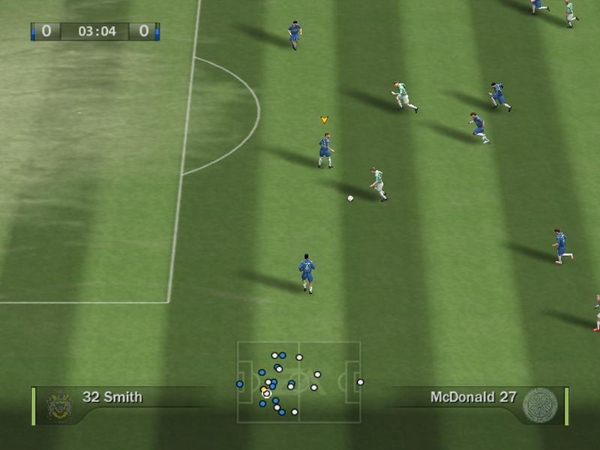600x450 pixels.
Task: Click the home team crest badge
Action: (x=59, y=403)
